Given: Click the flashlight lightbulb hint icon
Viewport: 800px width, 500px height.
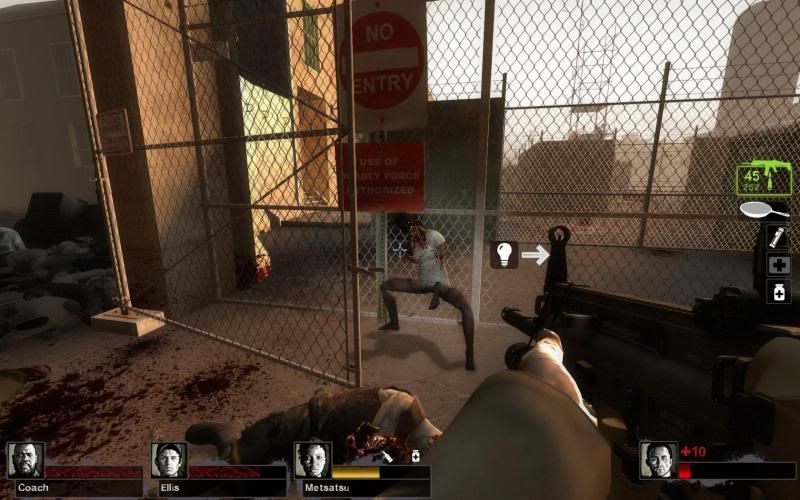Looking at the screenshot, I should [x=504, y=254].
